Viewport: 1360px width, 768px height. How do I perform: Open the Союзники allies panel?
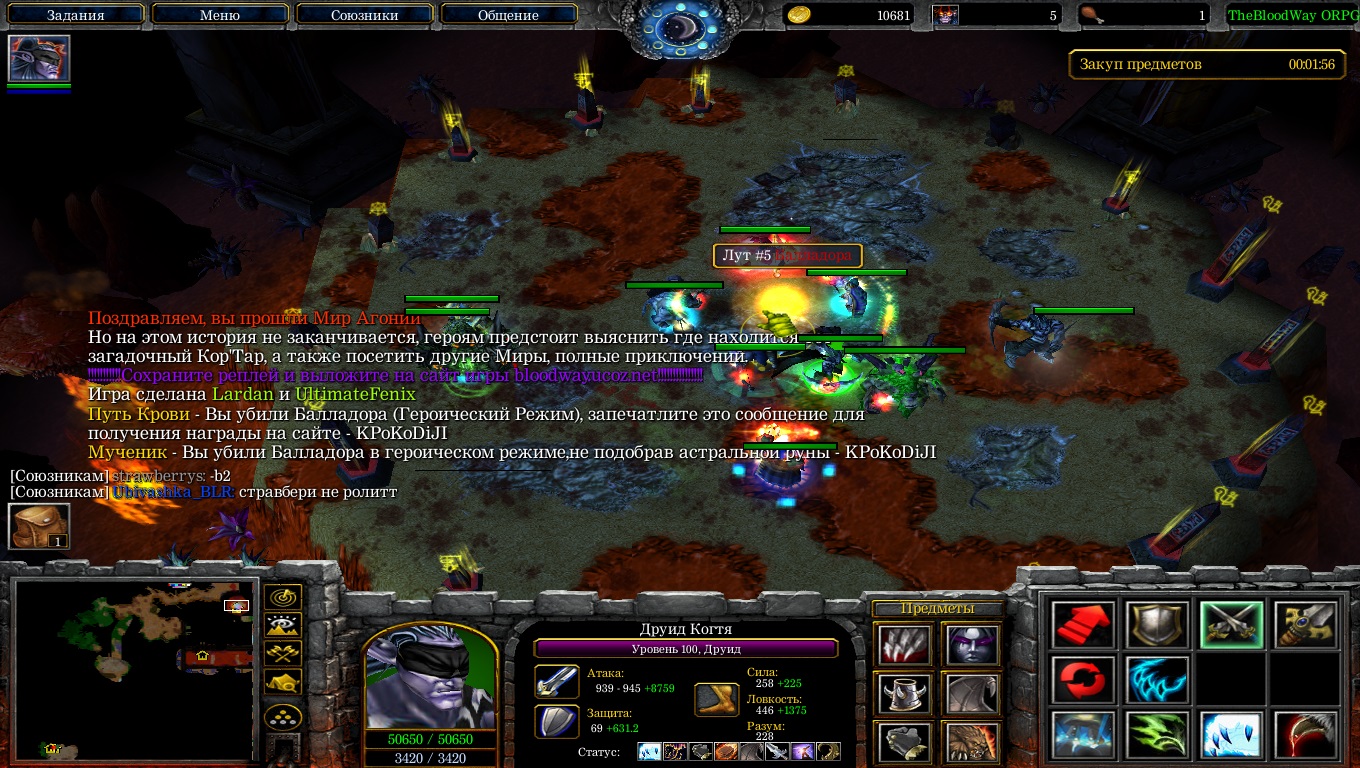[364, 15]
